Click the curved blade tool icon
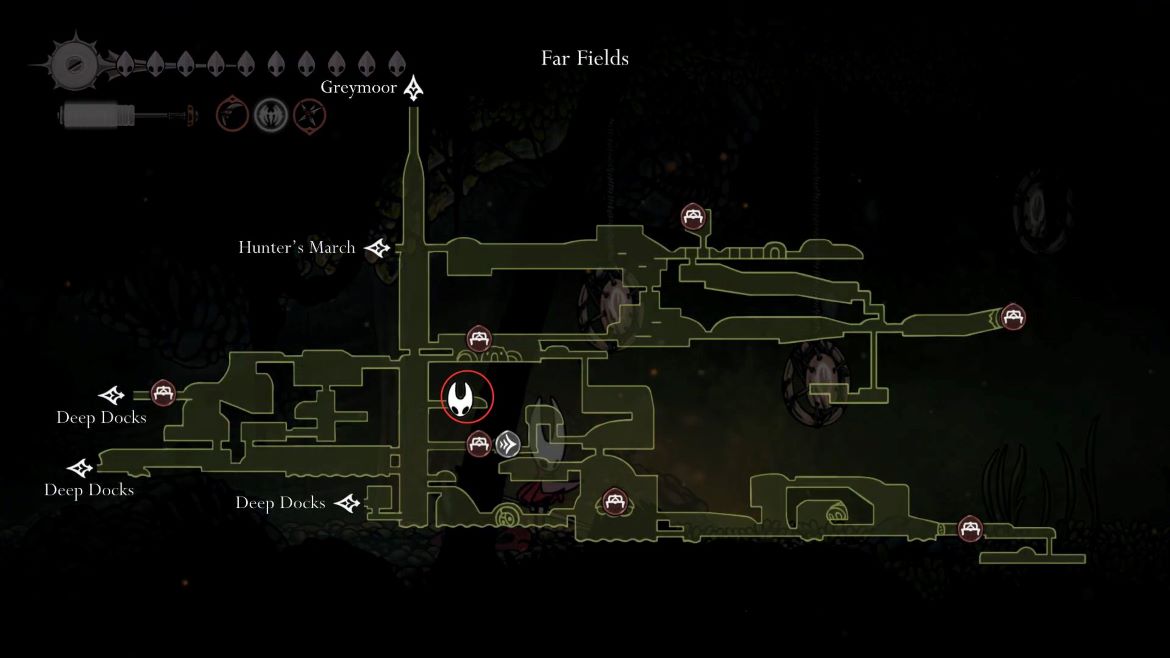This screenshot has width=1170, height=658. 233,115
